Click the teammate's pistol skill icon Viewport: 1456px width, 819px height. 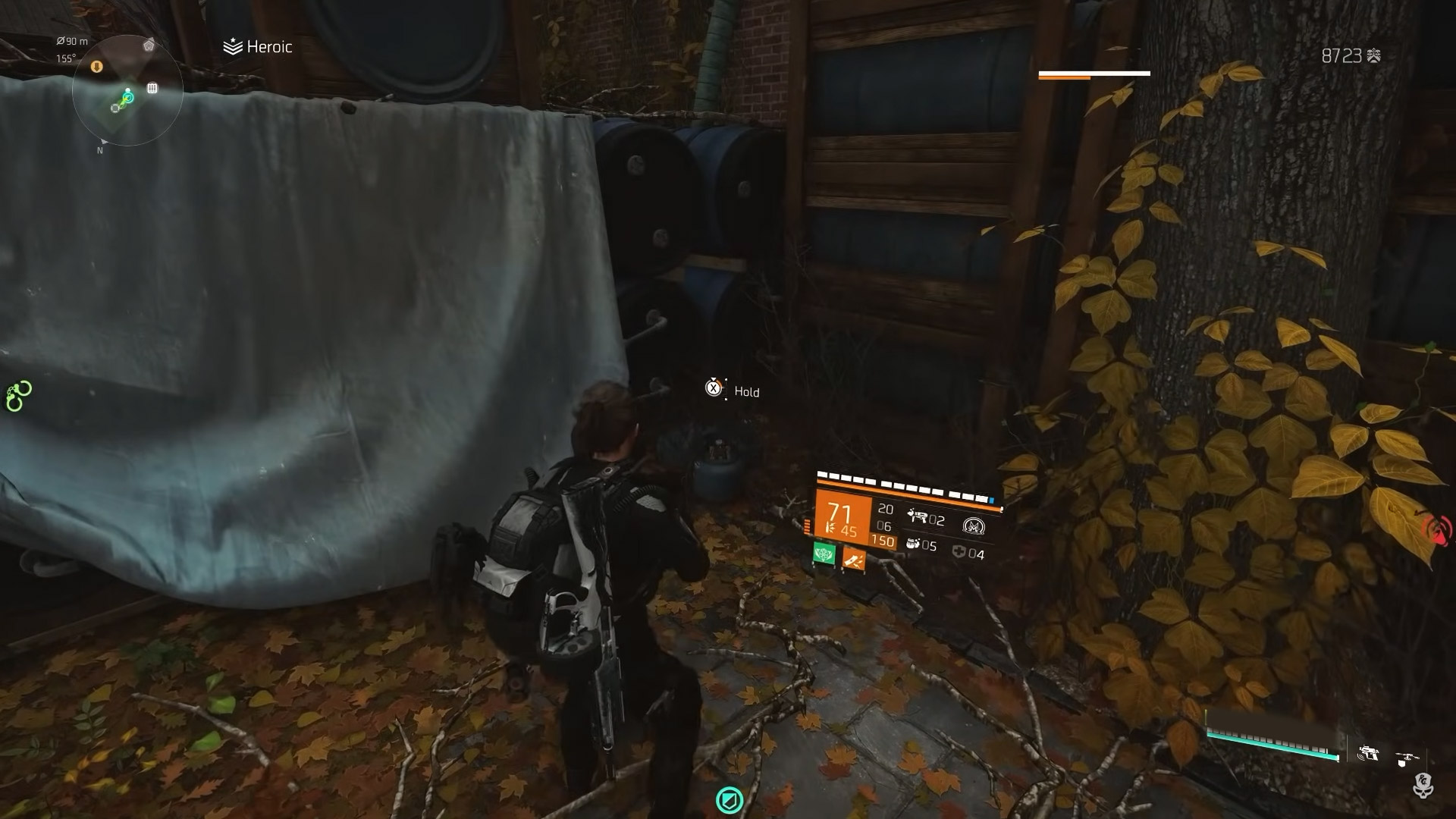tap(1368, 755)
